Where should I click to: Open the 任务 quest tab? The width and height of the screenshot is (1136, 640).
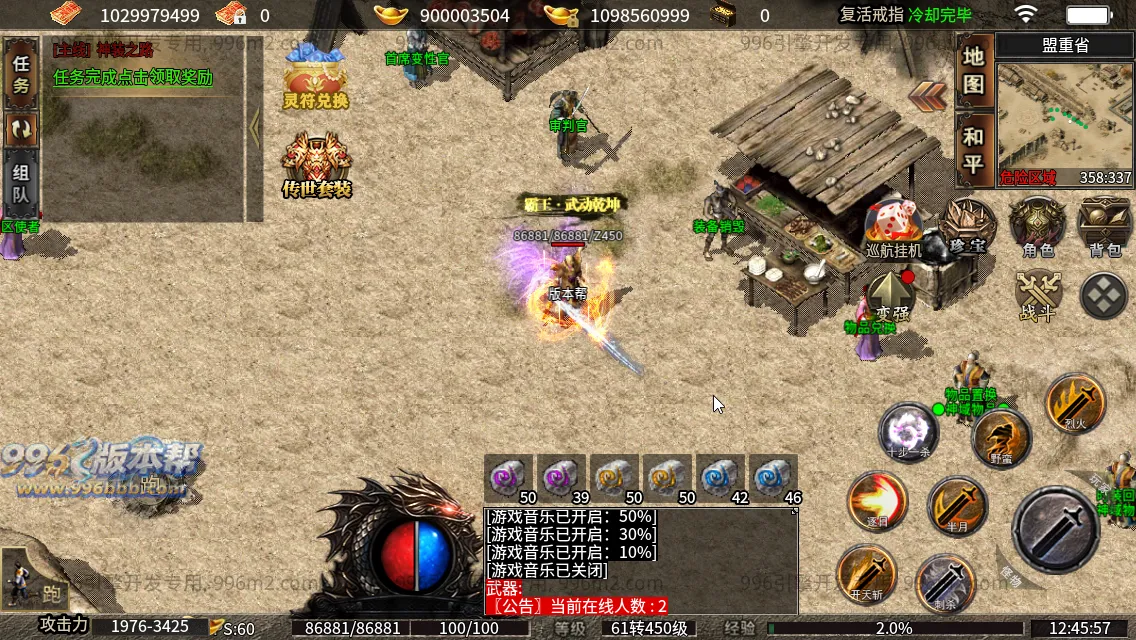21,74
